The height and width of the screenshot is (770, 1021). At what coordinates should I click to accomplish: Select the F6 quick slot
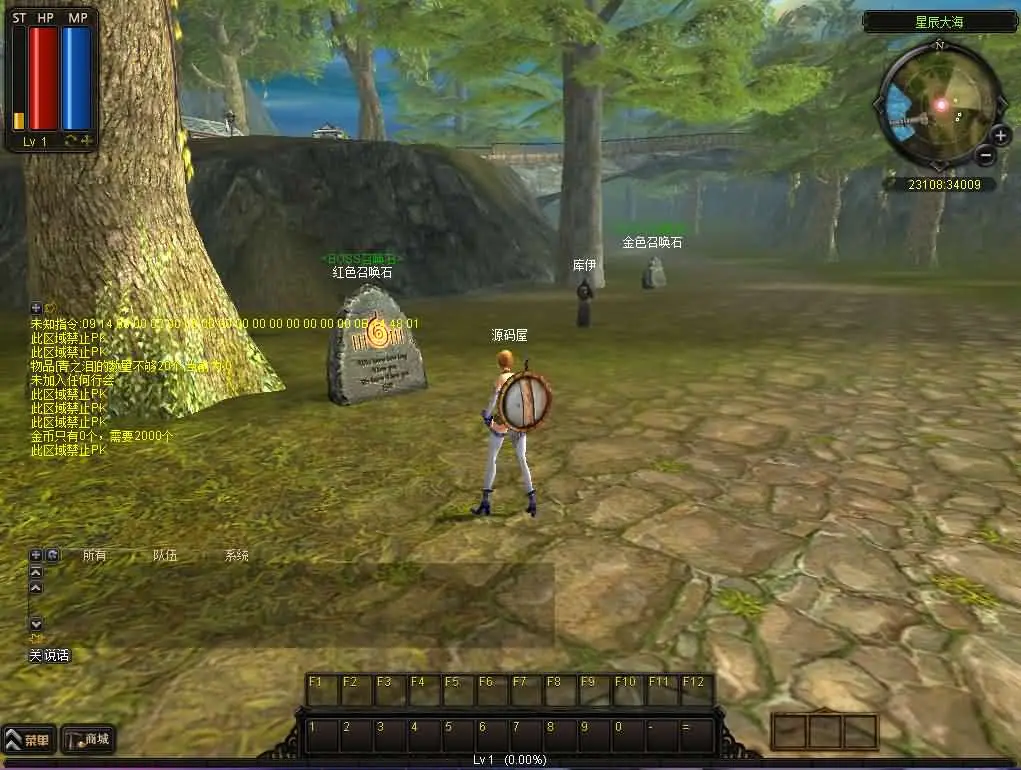[492, 690]
